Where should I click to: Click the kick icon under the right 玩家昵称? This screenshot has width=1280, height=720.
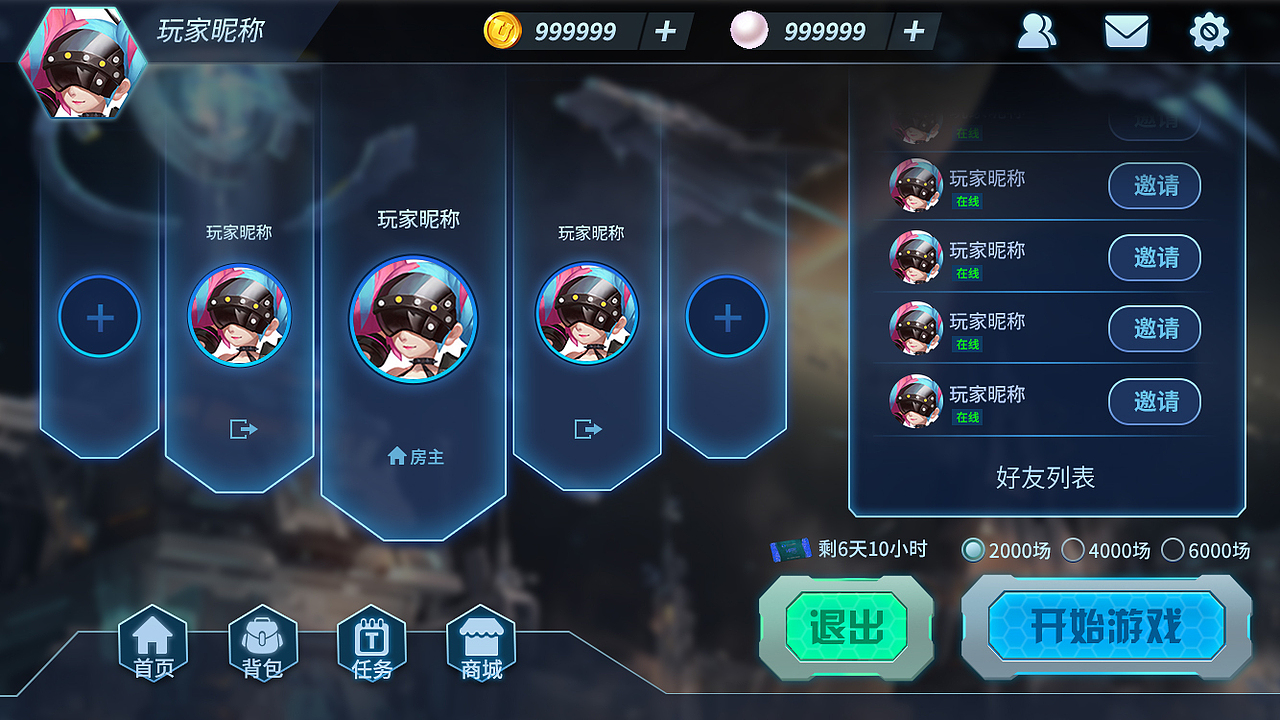586,429
